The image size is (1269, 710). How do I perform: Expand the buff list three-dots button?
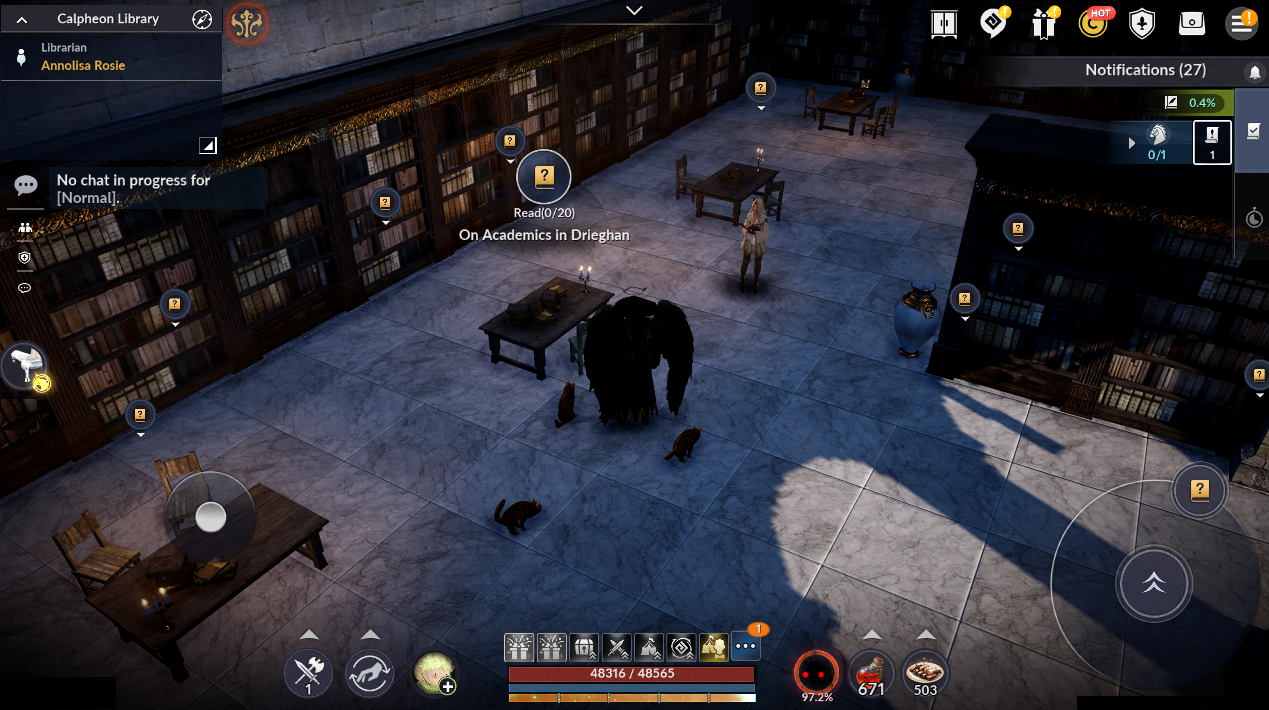click(x=746, y=646)
